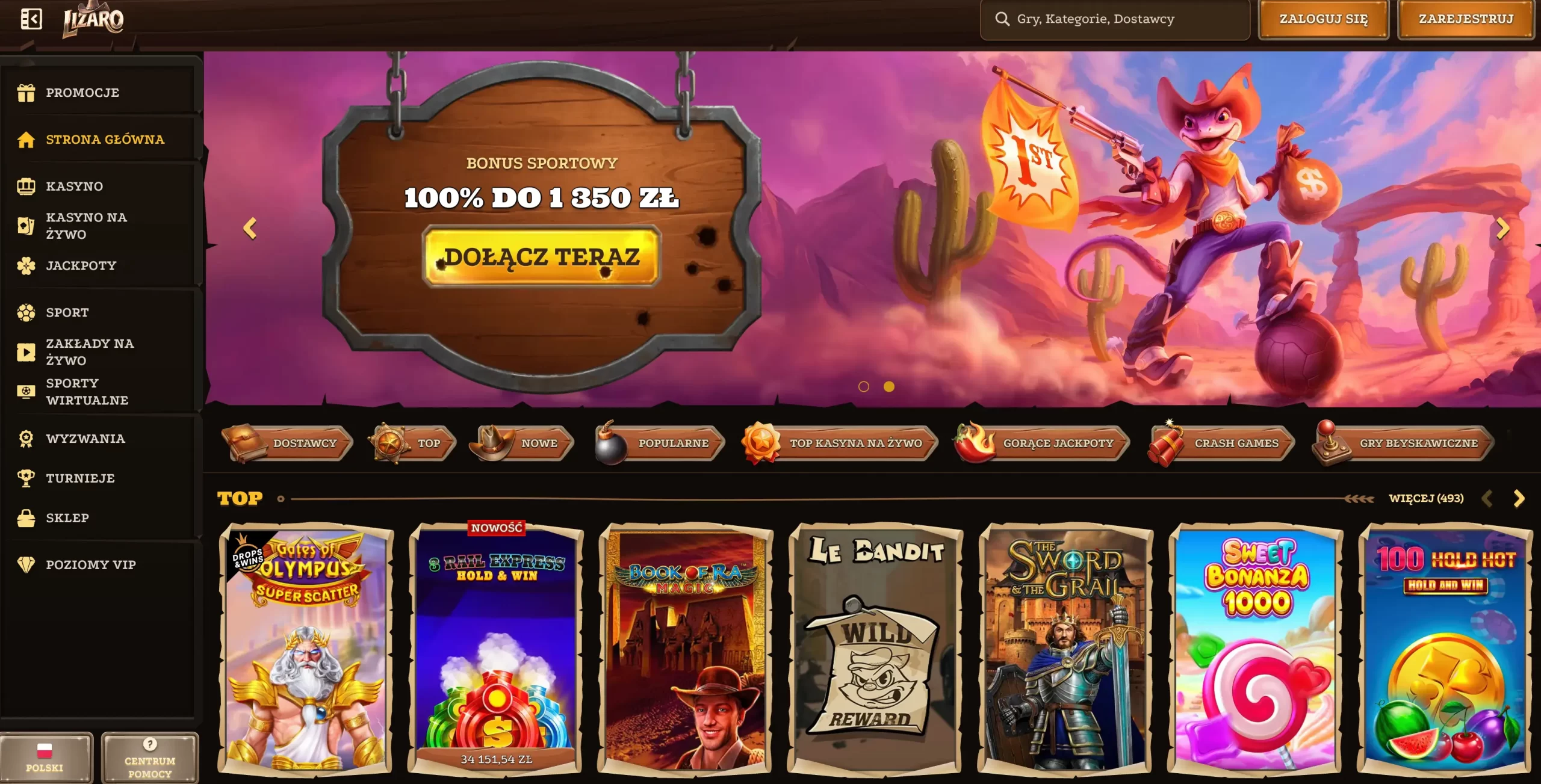Open the Sport section icon
The image size is (1541, 784).
[26, 312]
